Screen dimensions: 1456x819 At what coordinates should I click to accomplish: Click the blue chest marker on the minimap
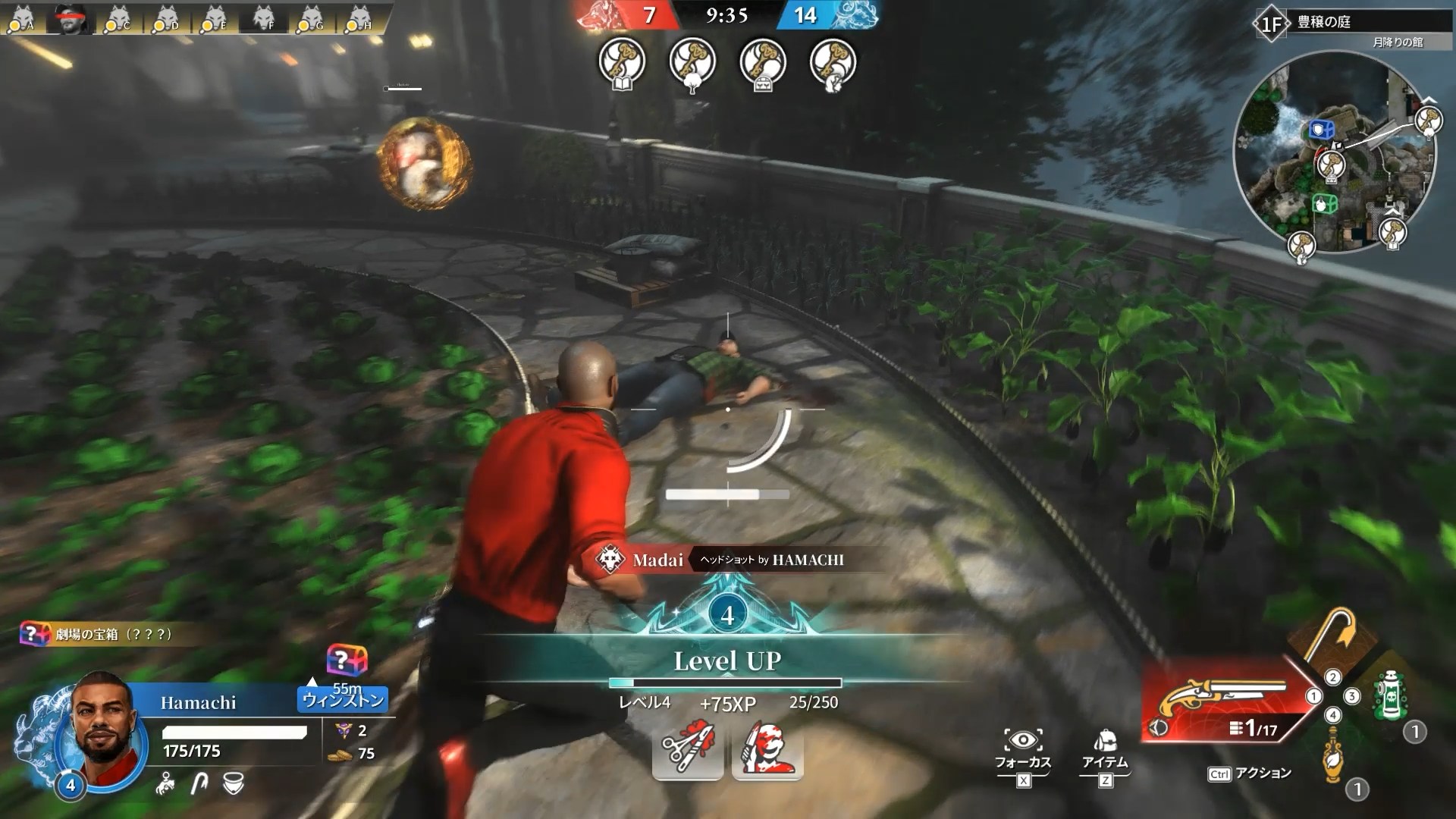1320,129
